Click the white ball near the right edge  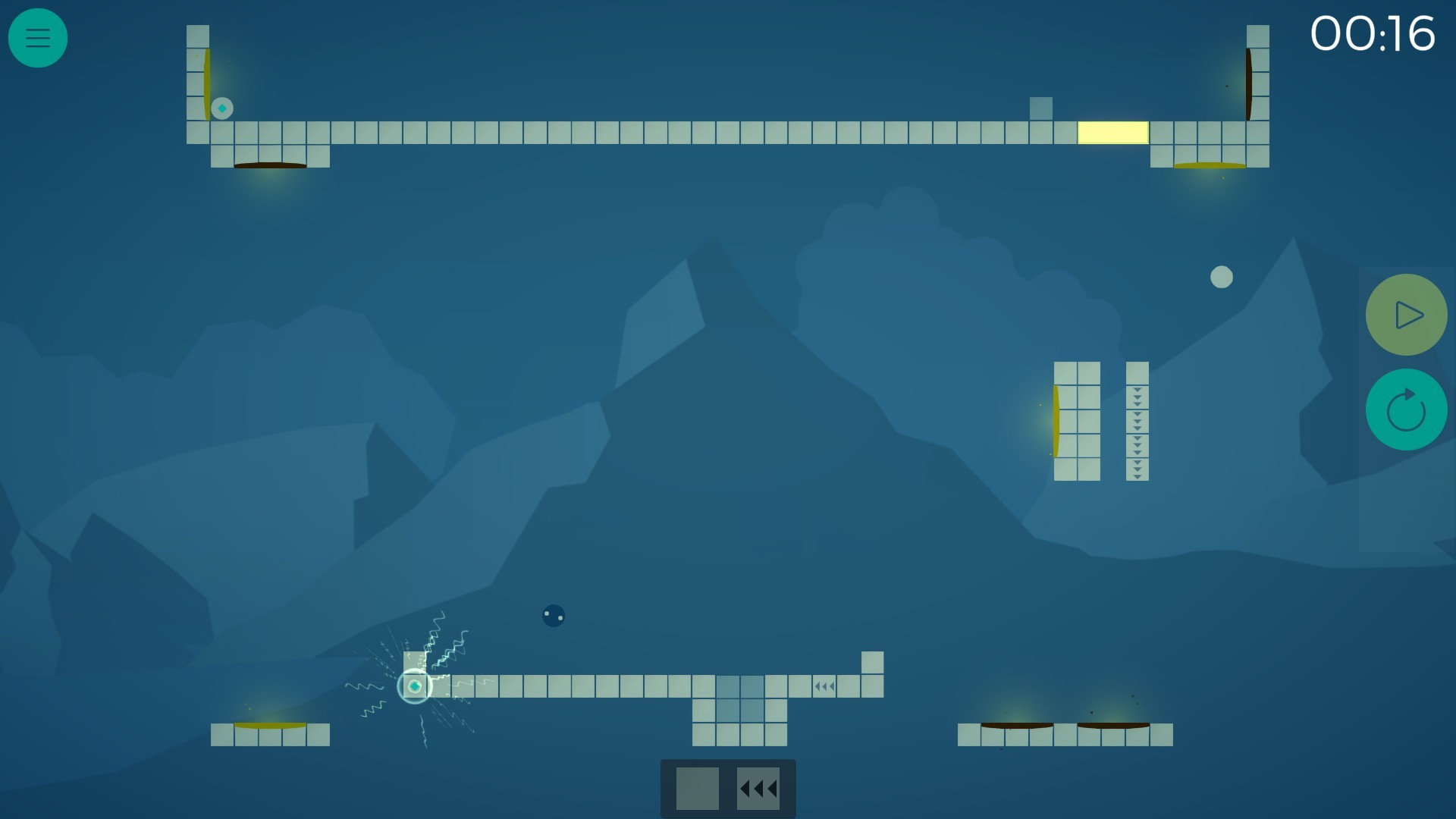1222,278
